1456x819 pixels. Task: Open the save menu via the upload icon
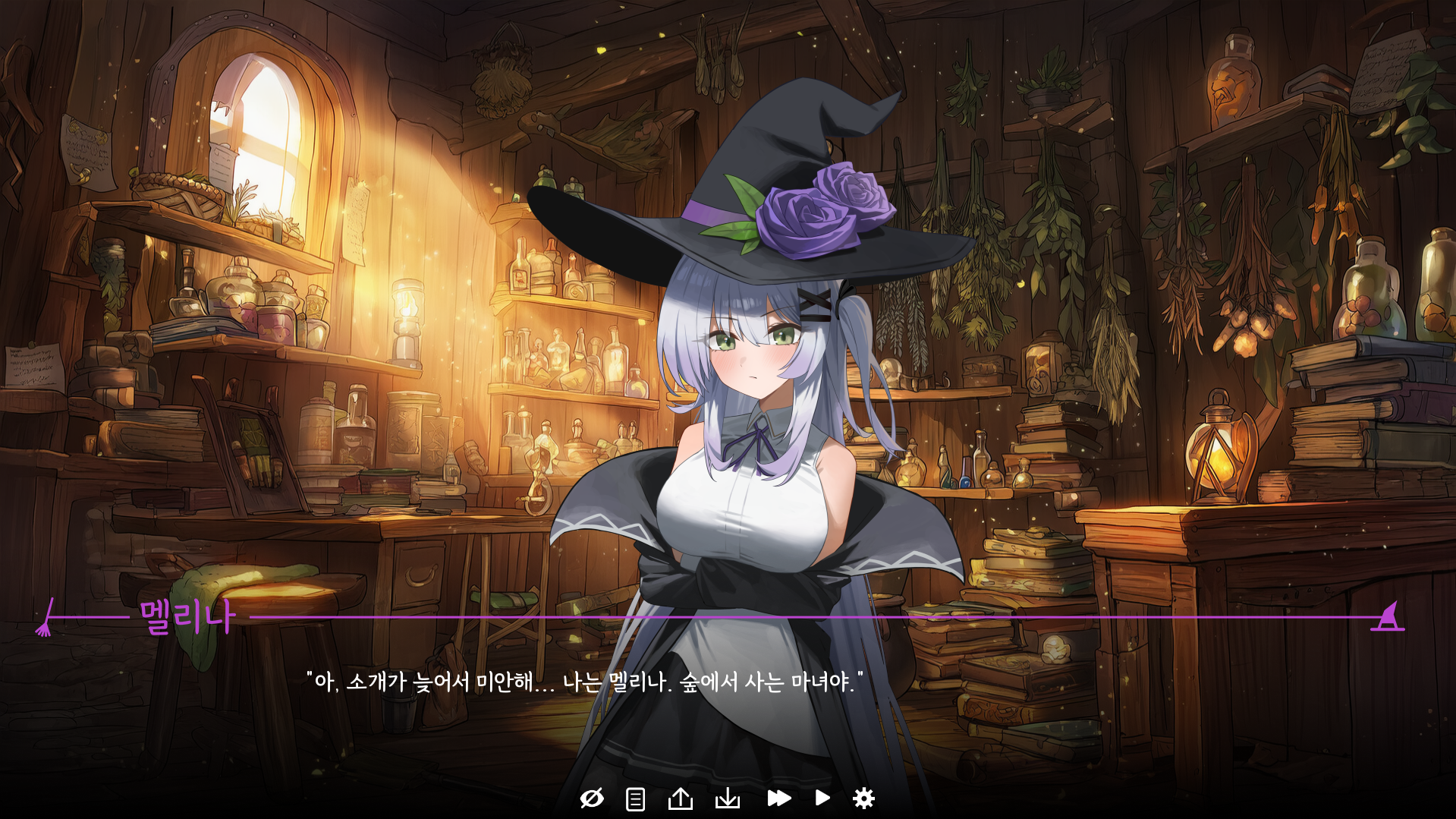click(x=682, y=798)
